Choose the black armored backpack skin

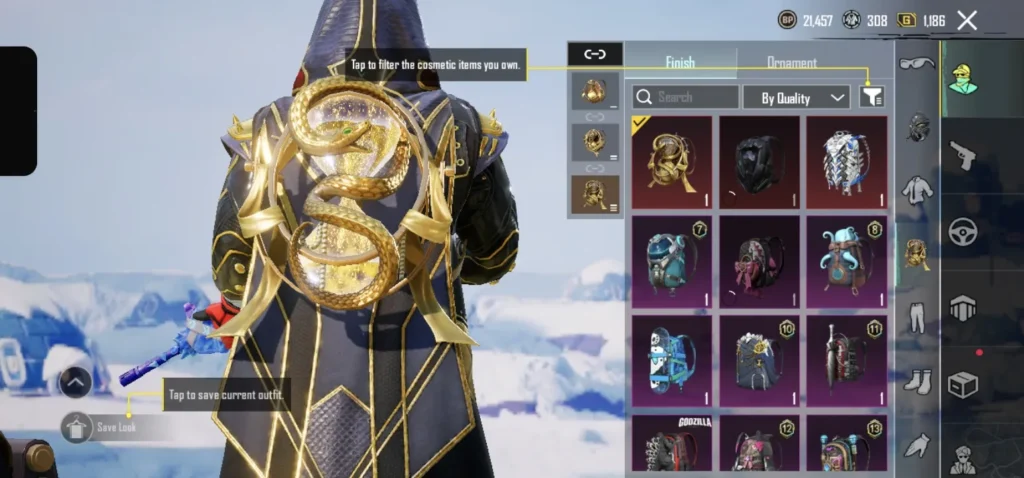(759, 161)
